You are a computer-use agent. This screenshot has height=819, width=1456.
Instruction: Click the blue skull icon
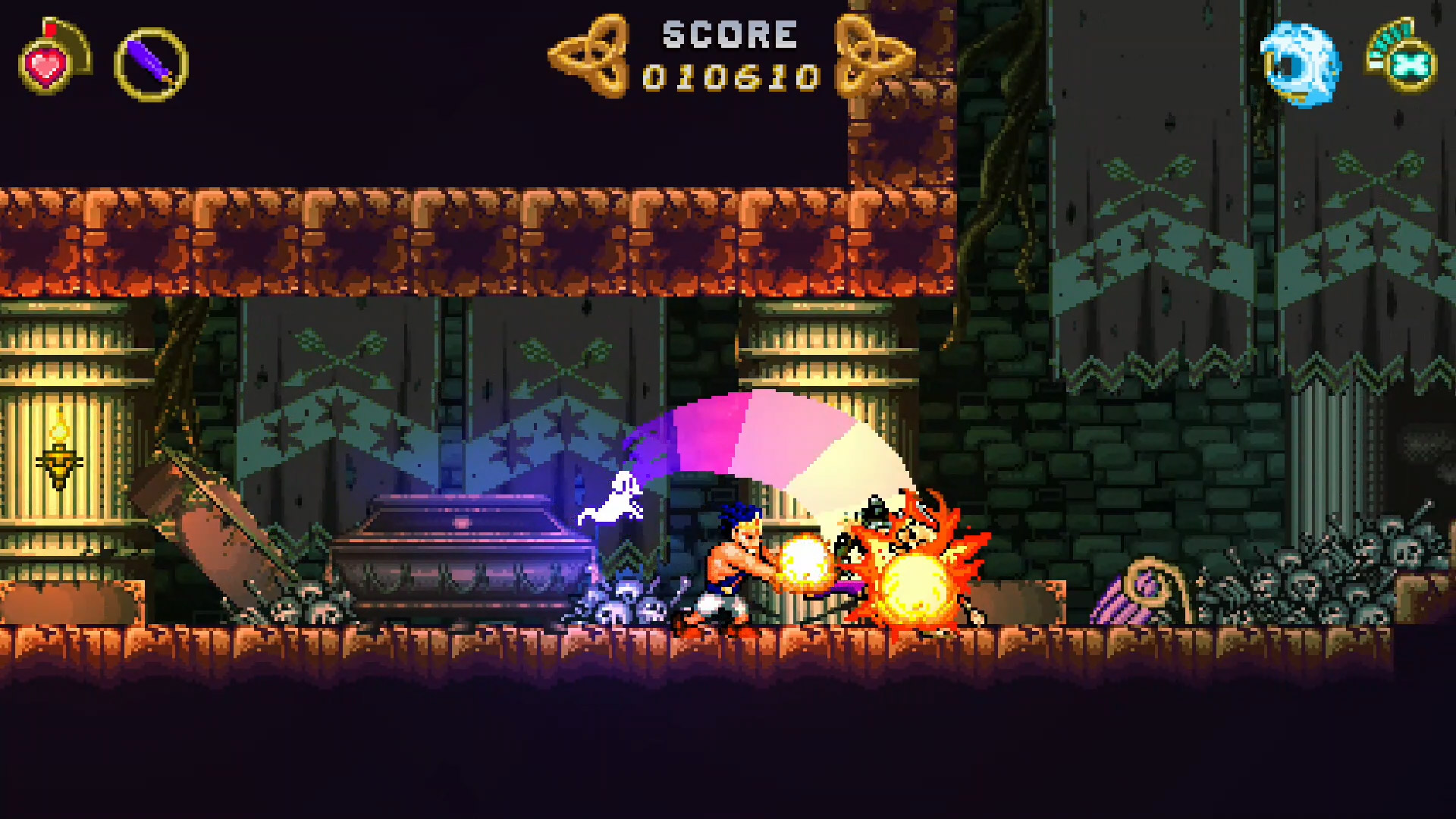[1299, 64]
